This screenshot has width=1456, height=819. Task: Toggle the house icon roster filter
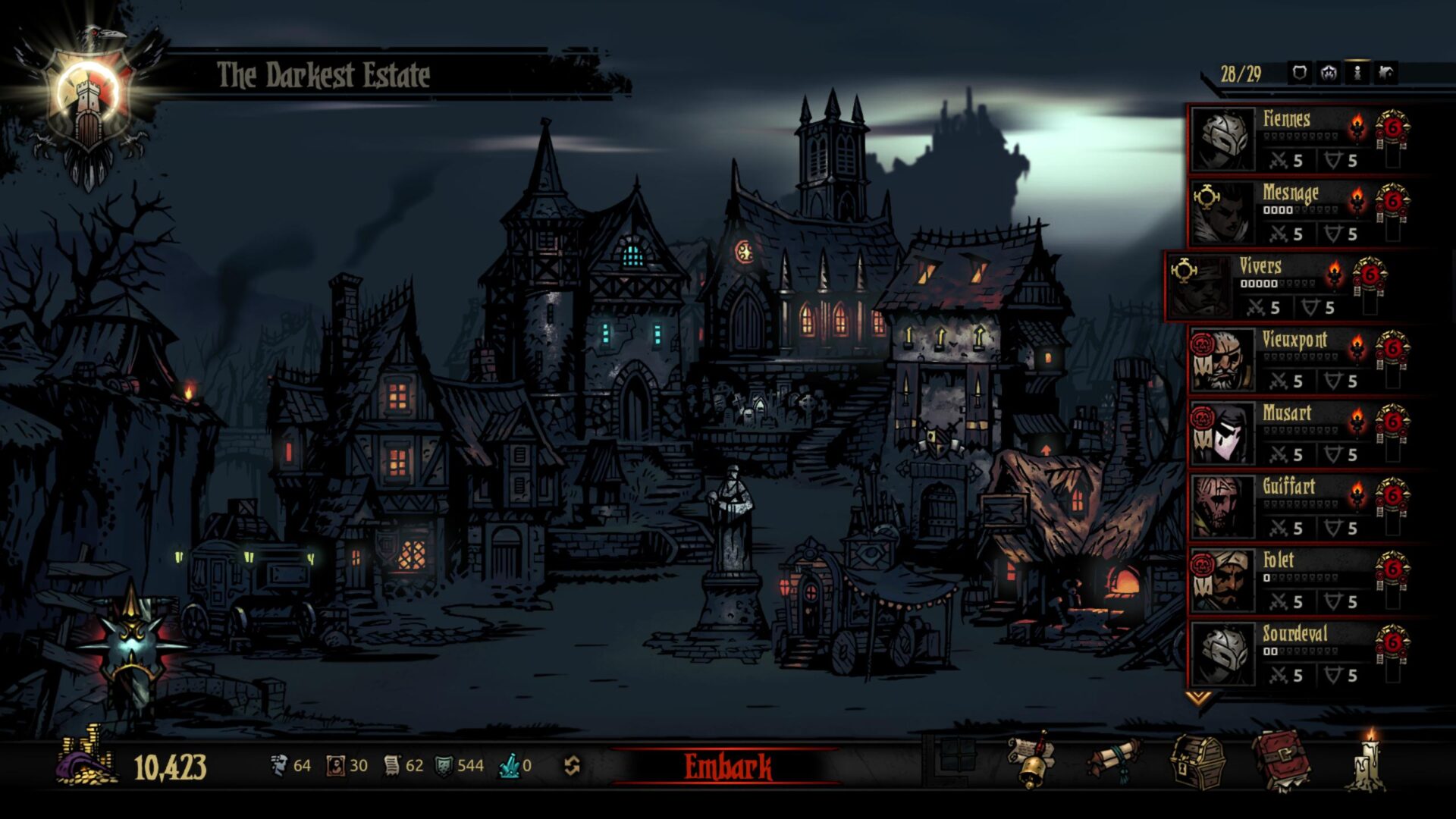pos(1386,73)
